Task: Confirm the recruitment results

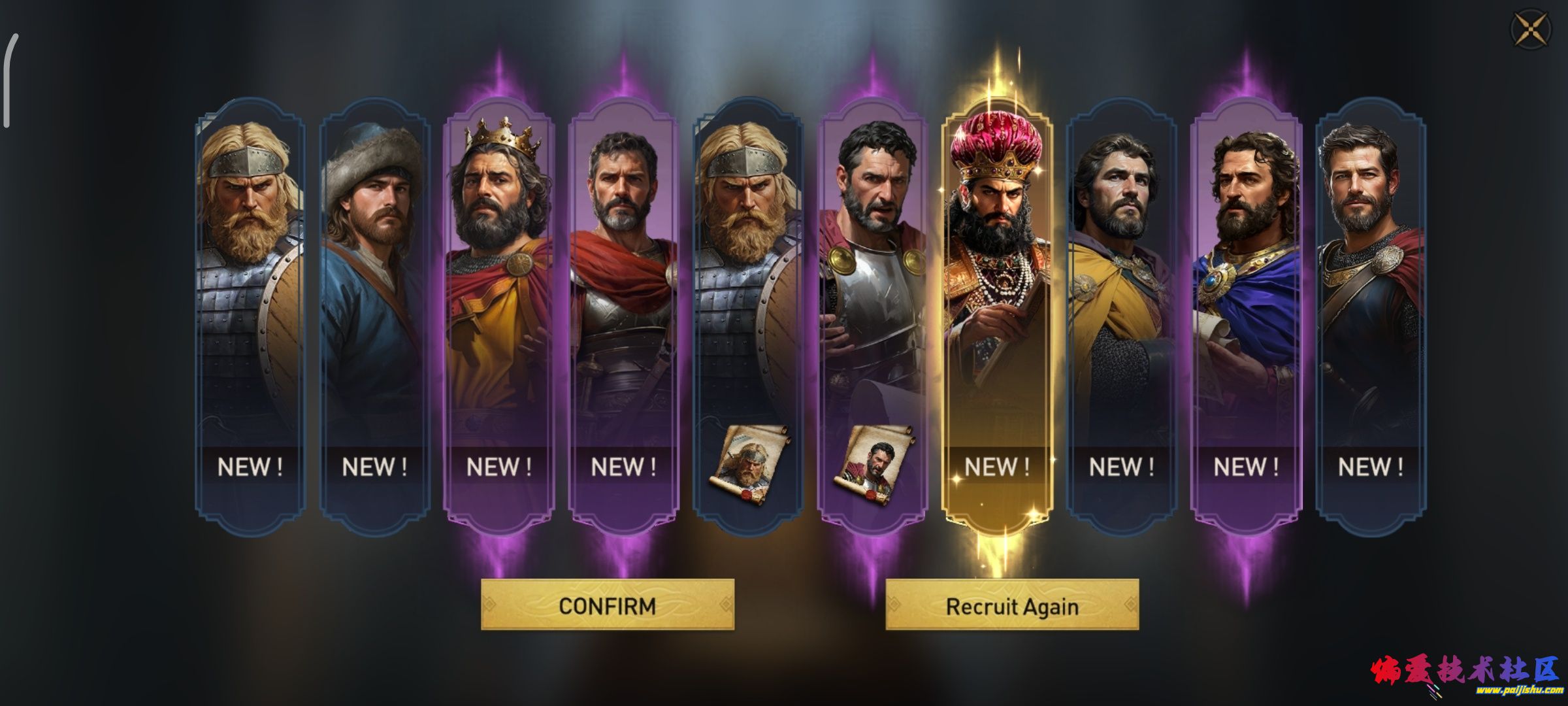Action: pyautogui.click(x=608, y=605)
